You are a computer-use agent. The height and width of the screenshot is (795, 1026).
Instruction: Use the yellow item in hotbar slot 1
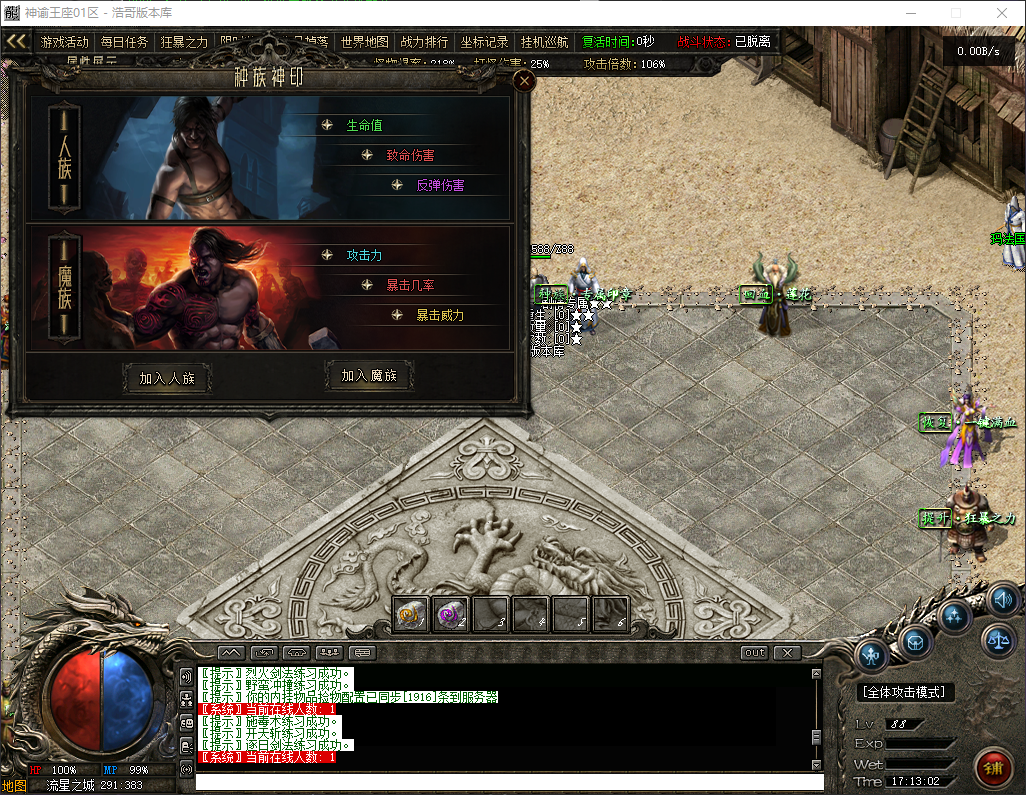411,613
